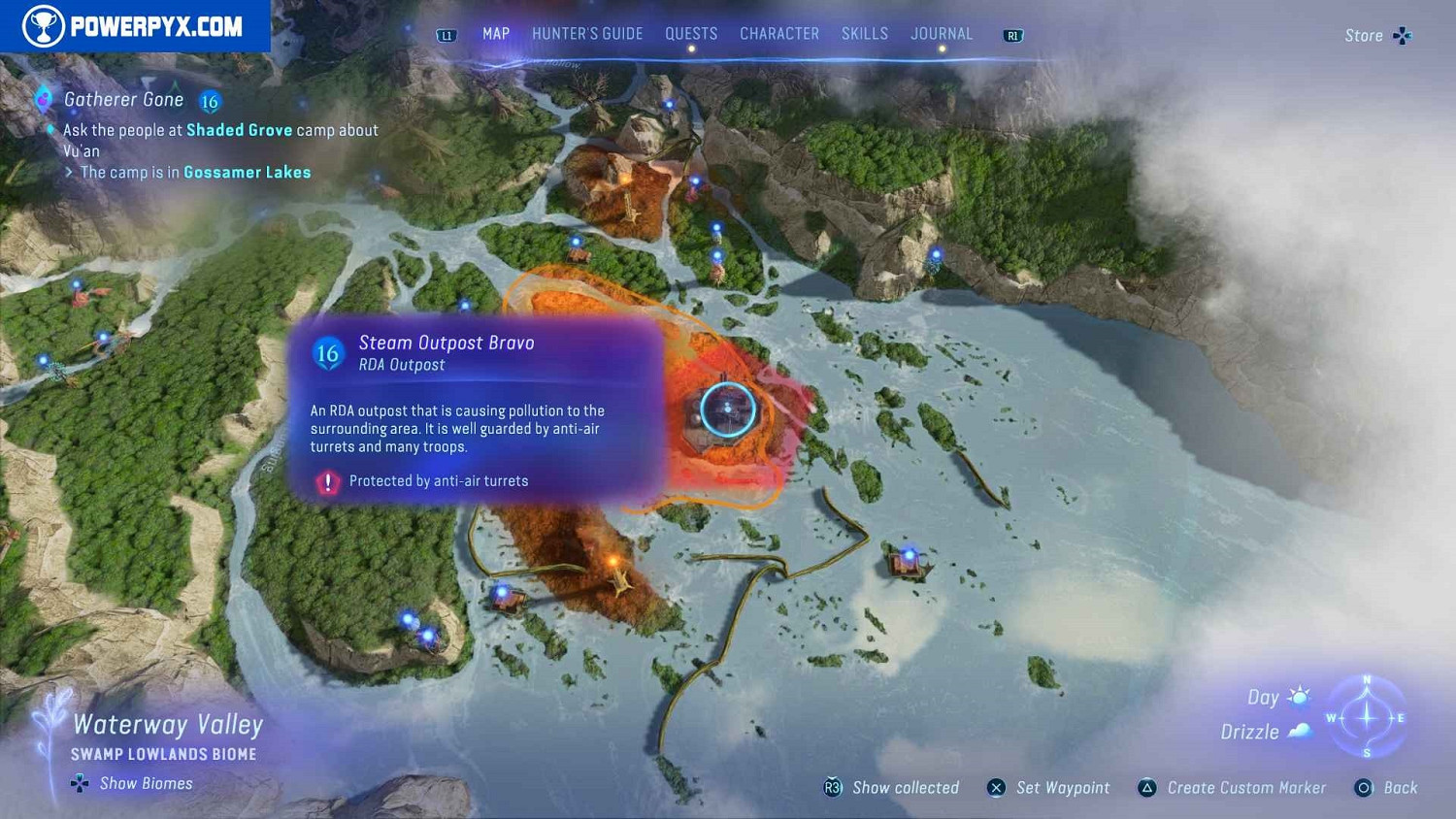Select the Steam Outpost Bravo map marker
Viewport: 1456px width, 819px height.
(x=728, y=409)
